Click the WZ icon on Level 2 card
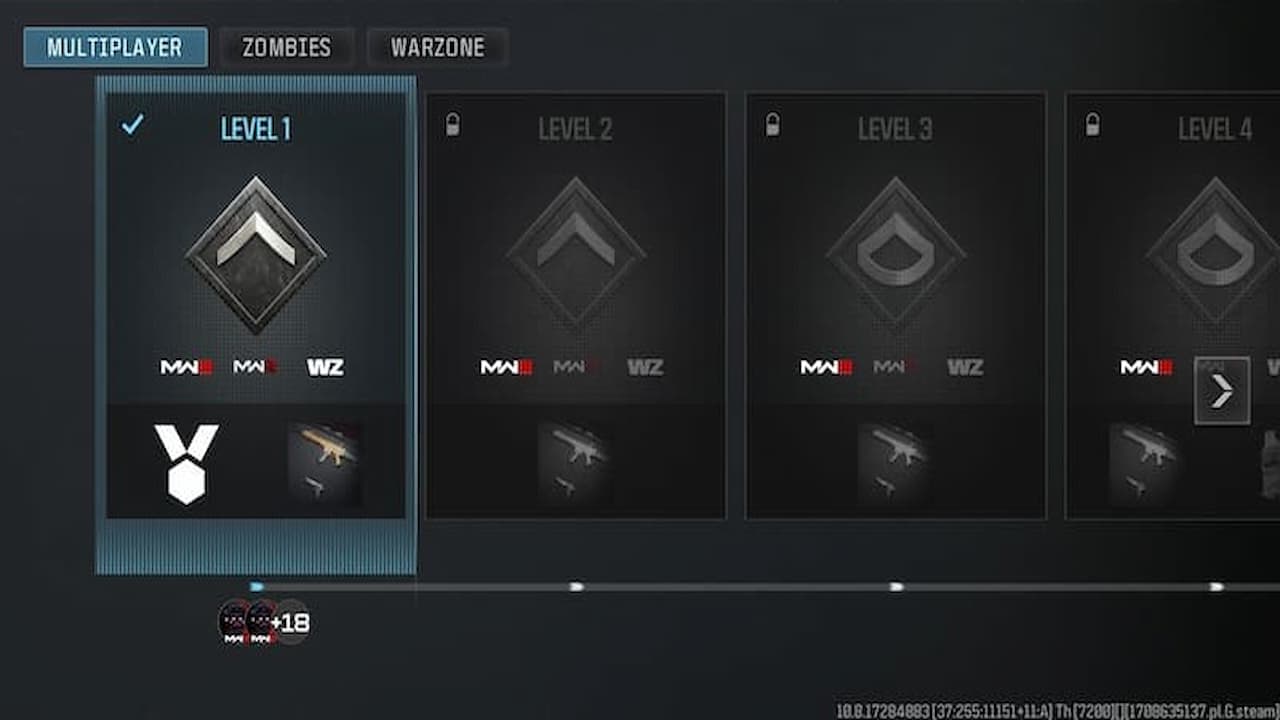The width and height of the screenshot is (1280, 720). [646, 366]
